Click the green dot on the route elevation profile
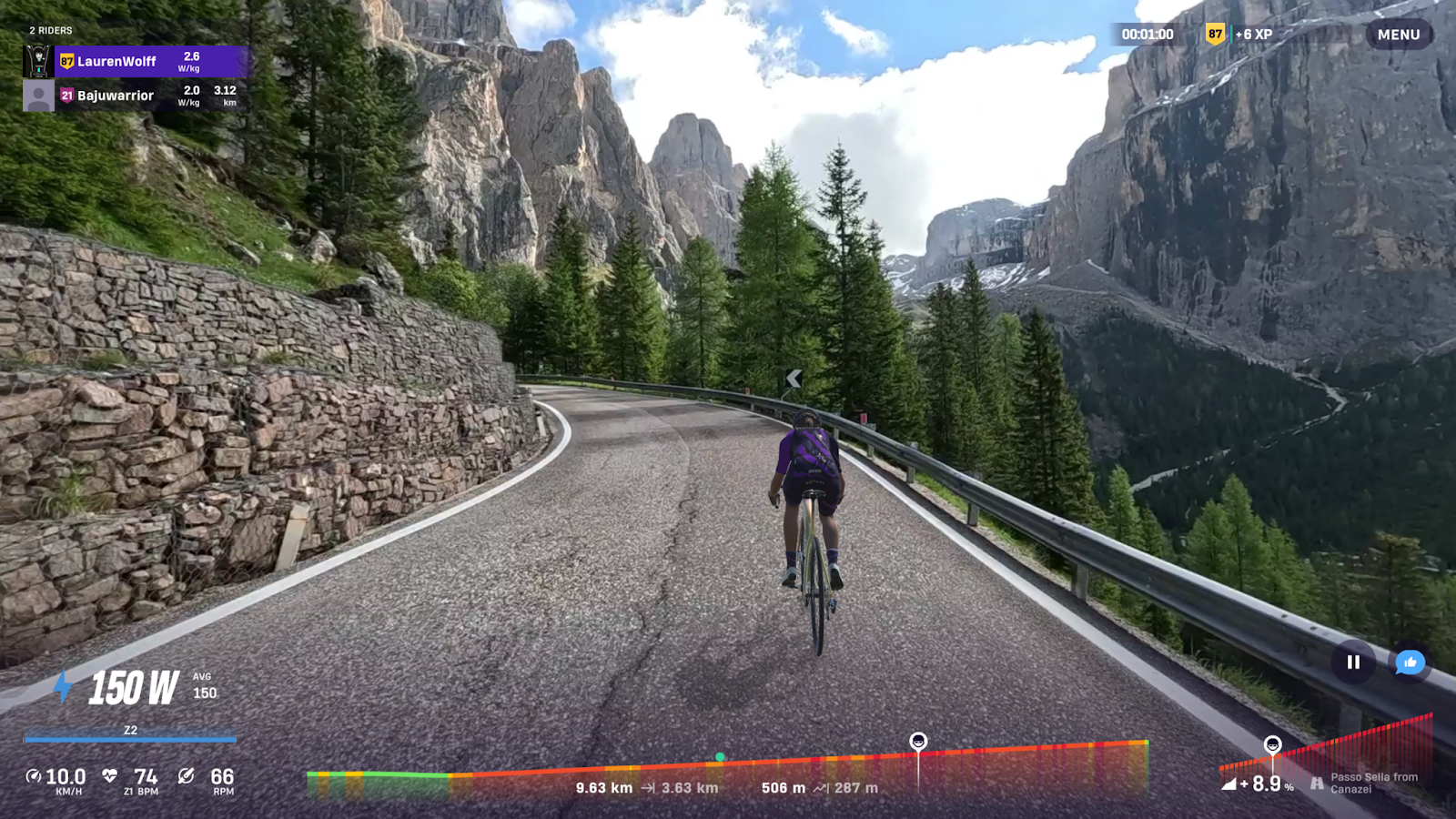 [x=722, y=756]
